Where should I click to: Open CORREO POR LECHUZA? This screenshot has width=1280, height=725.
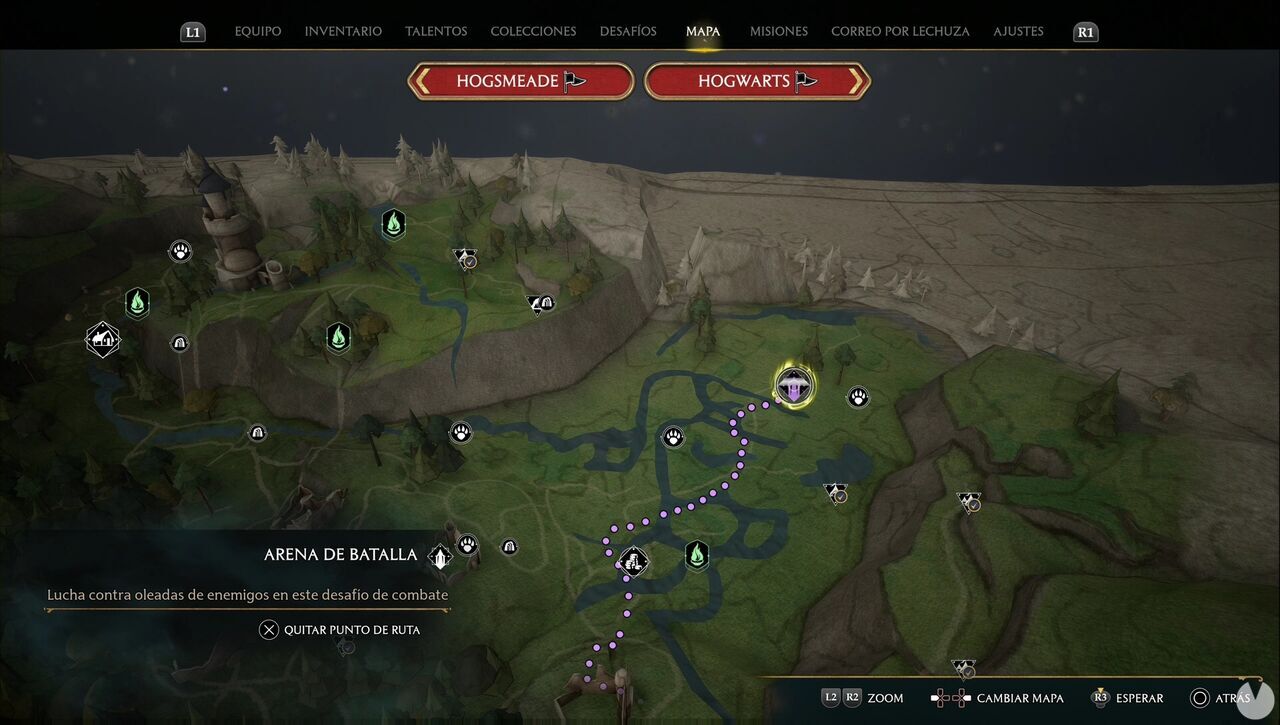pyautogui.click(x=899, y=31)
